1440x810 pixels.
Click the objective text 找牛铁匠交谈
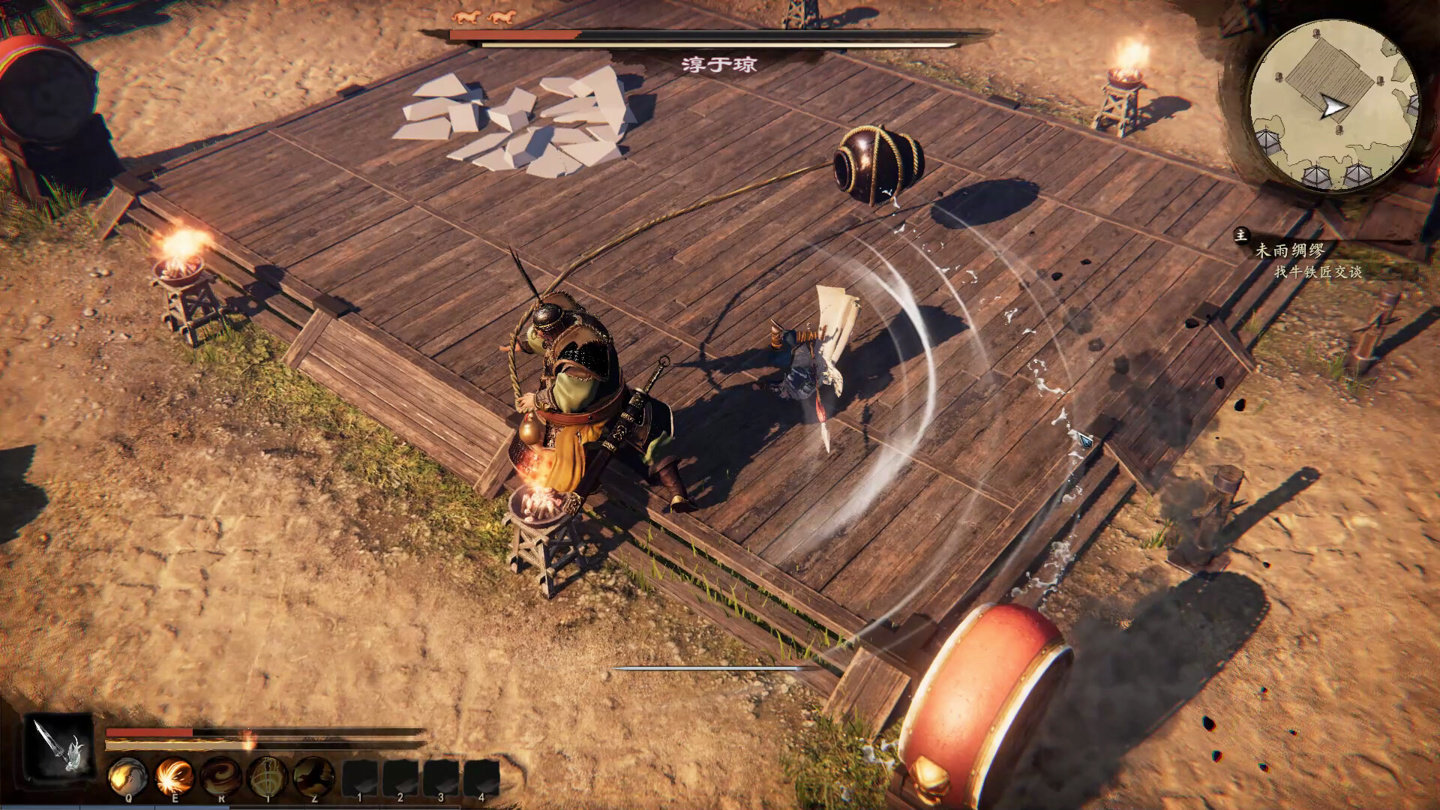click(x=1320, y=272)
